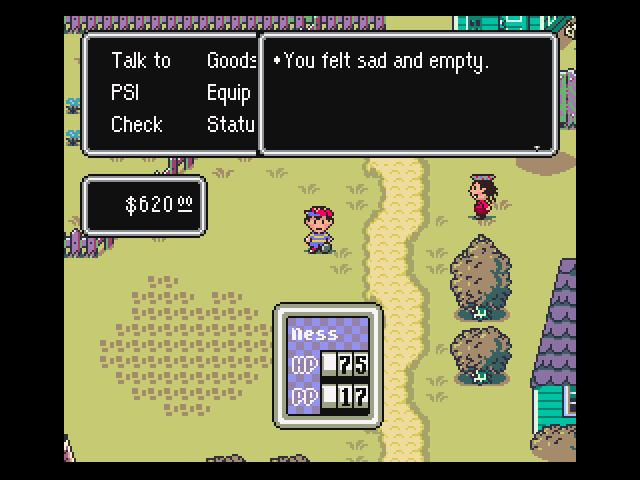Choose the Check command

136,125
